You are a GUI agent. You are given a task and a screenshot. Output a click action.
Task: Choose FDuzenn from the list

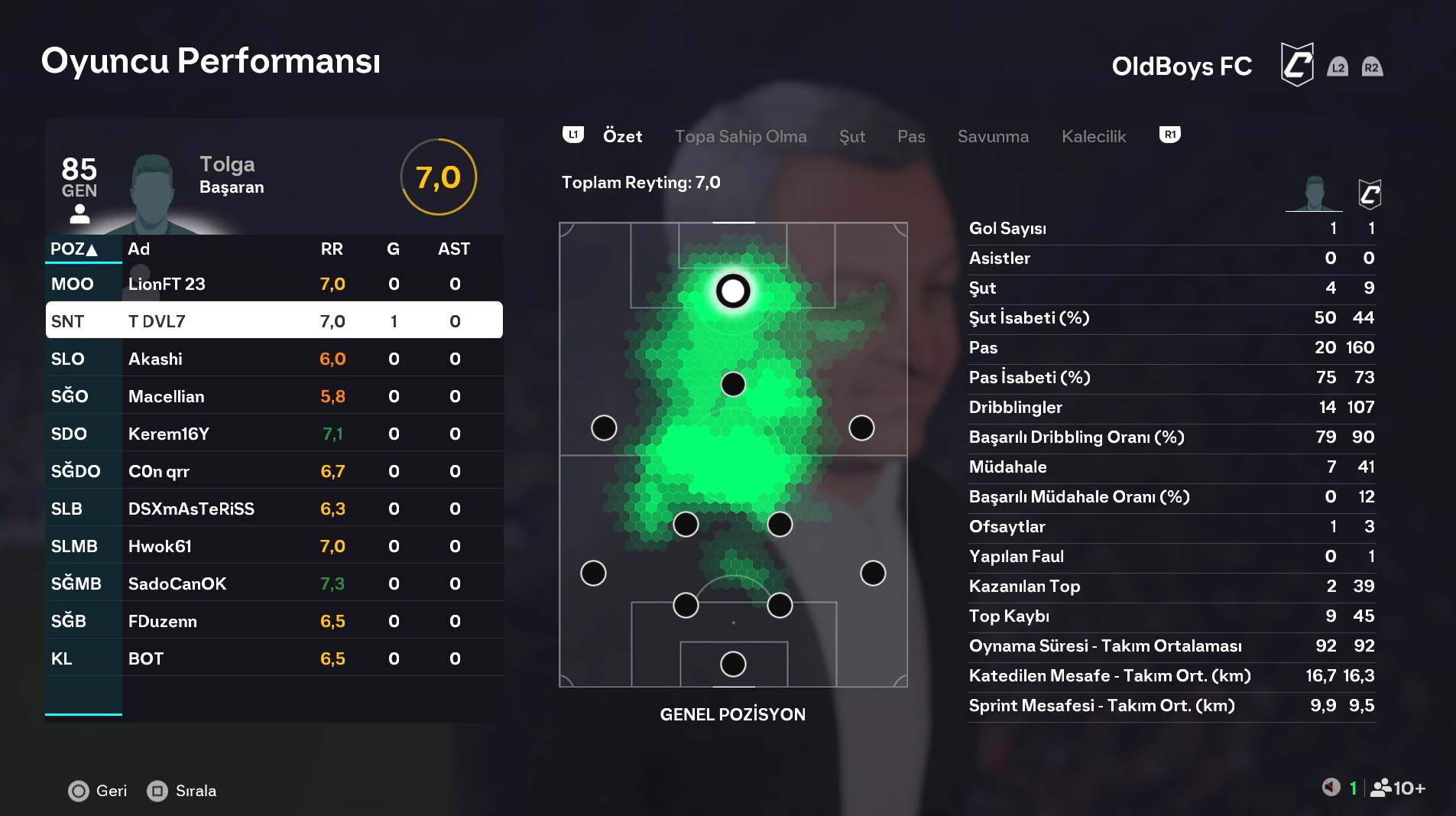click(x=274, y=621)
